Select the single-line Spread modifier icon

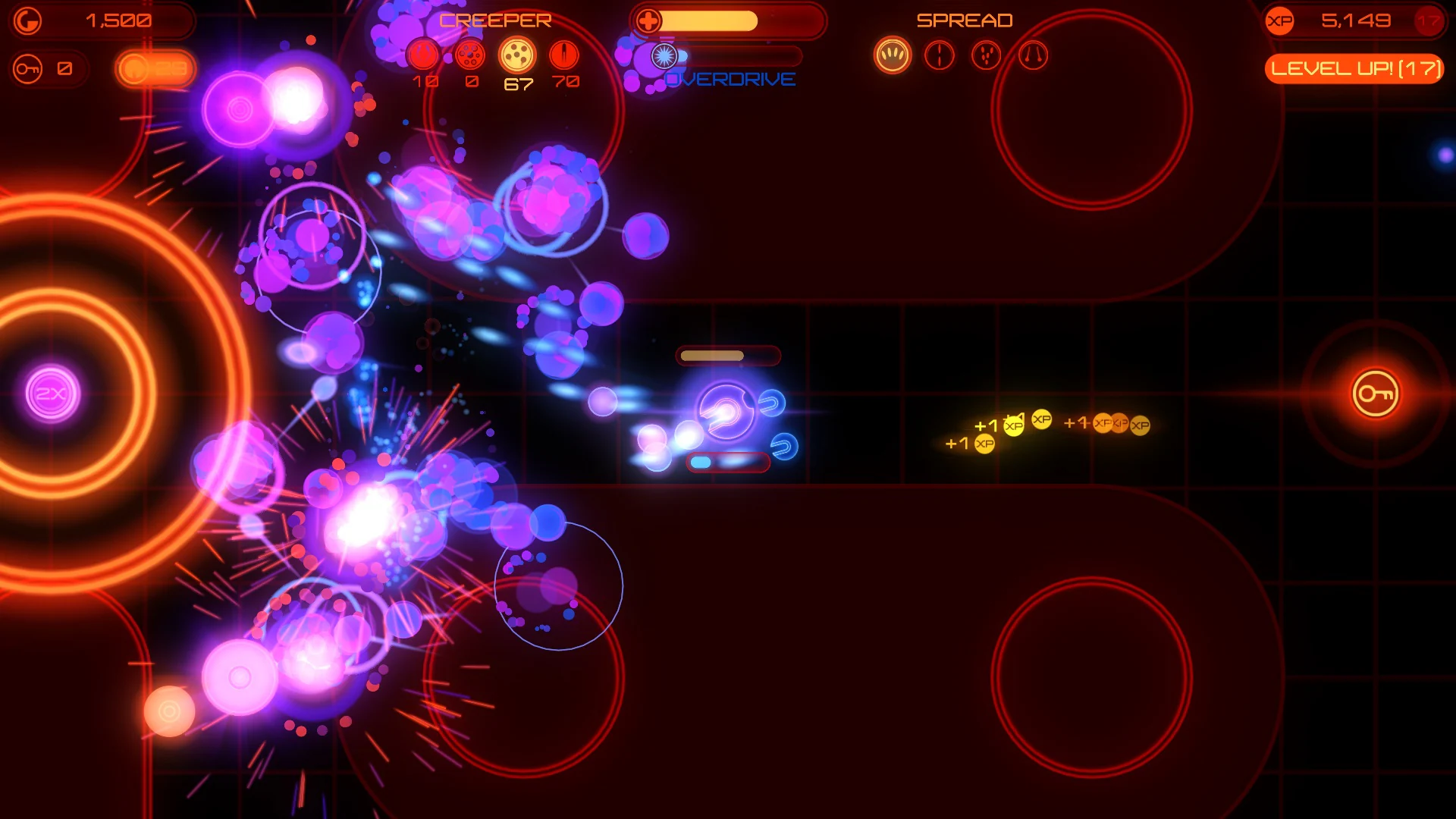940,55
